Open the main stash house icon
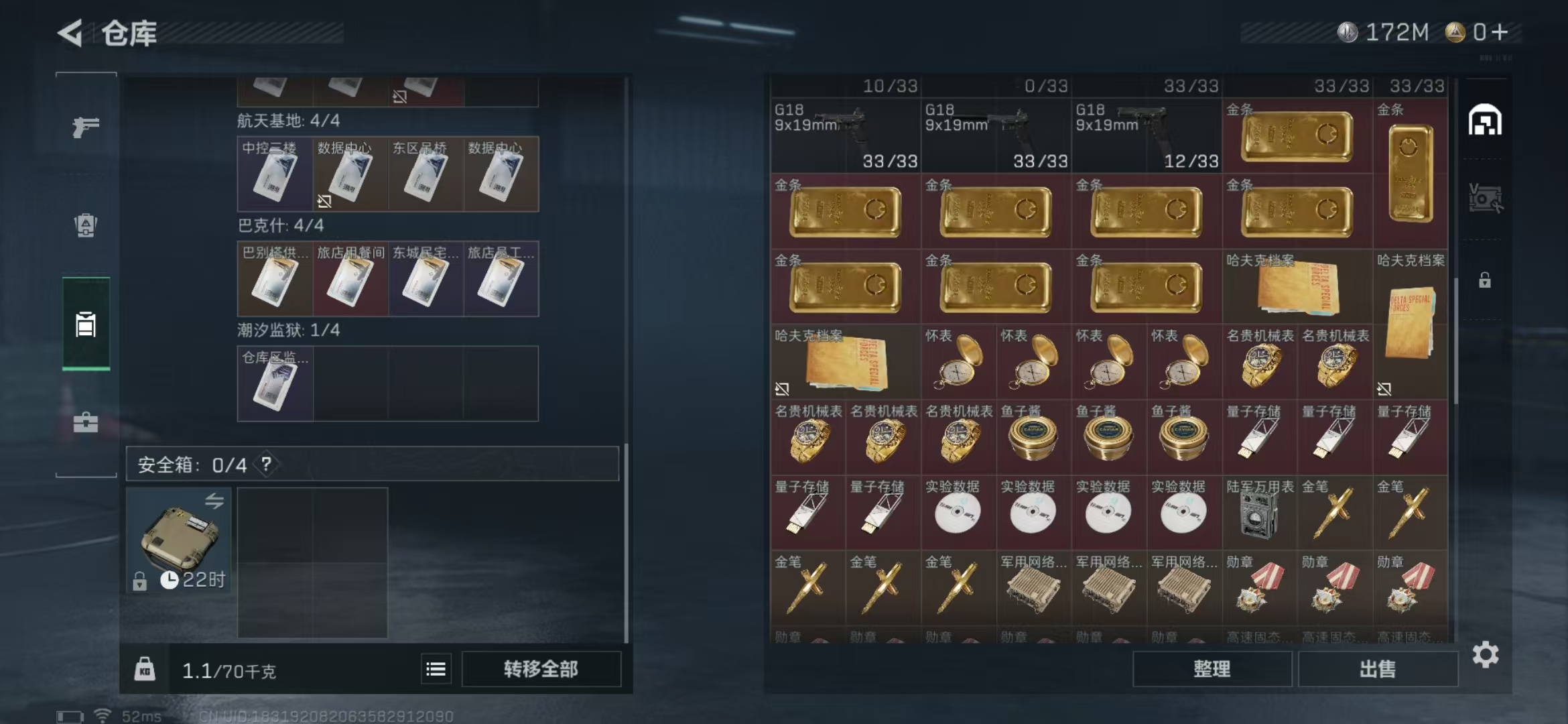This screenshot has height=724, width=1568. (1485, 121)
